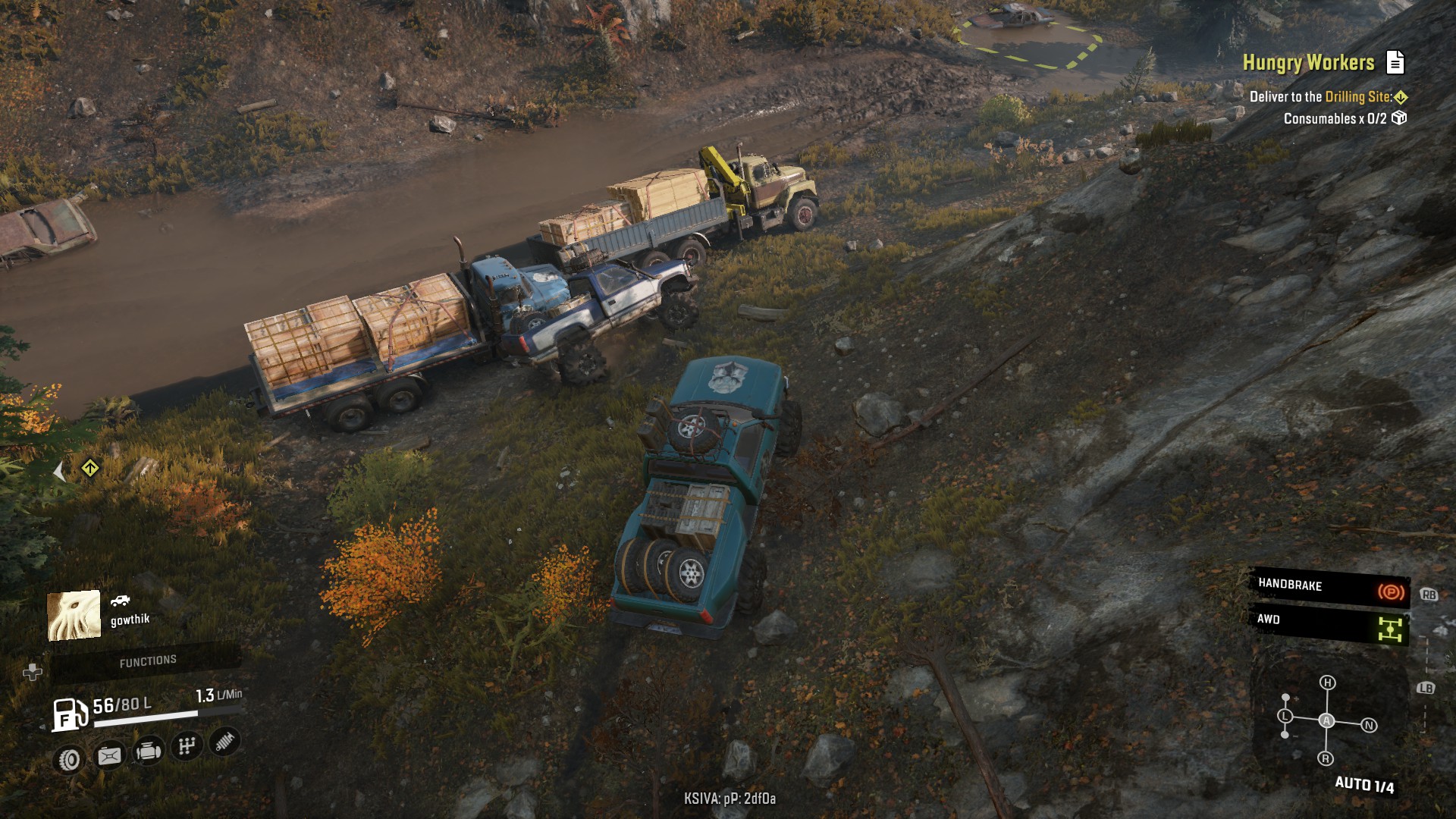The width and height of the screenshot is (1456, 819).
Task: Check the fuel tank damage icon
Action: [109, 755]
